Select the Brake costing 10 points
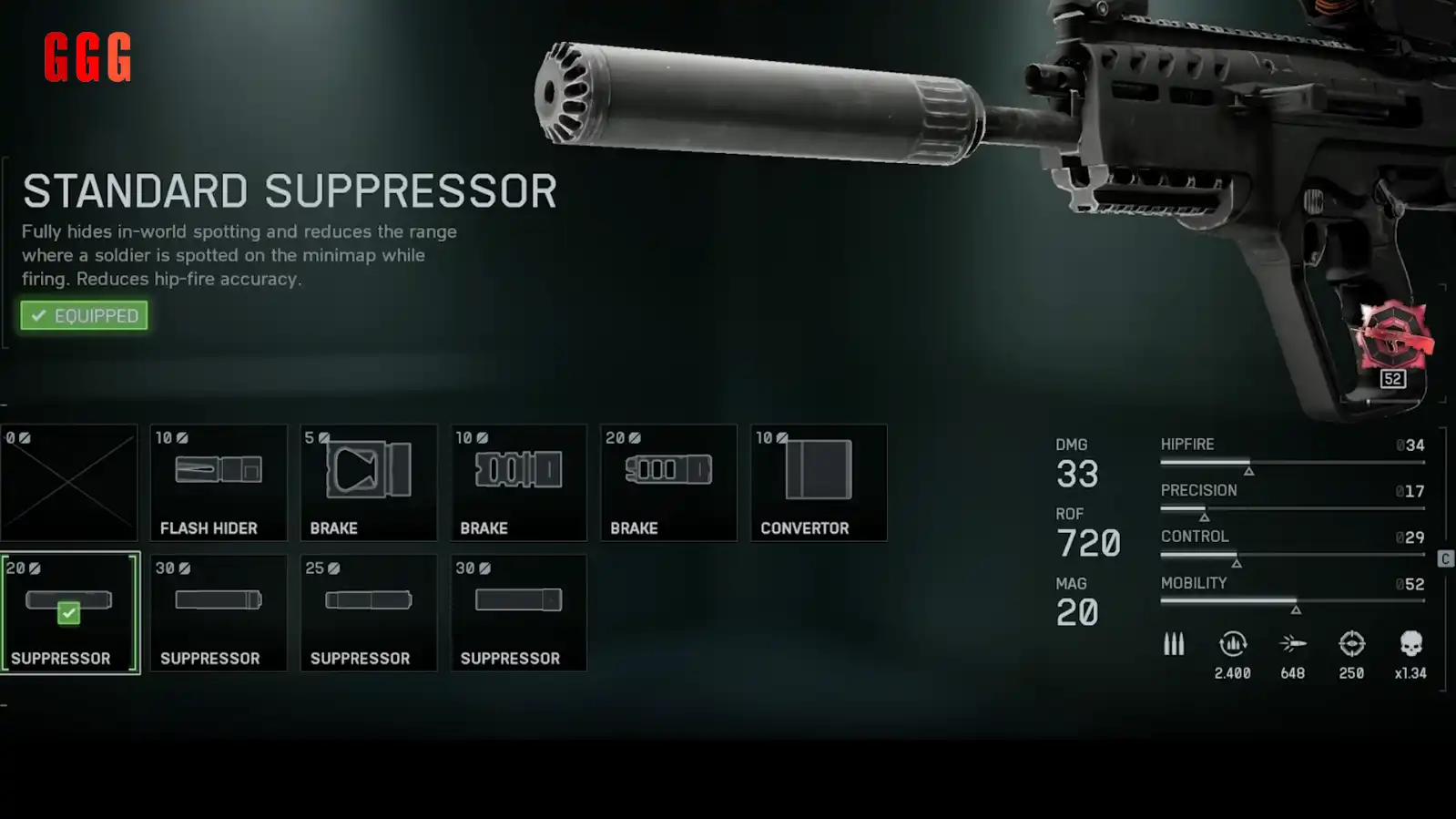The width and height of the screenshot is (1456, 819). [519, 483]
